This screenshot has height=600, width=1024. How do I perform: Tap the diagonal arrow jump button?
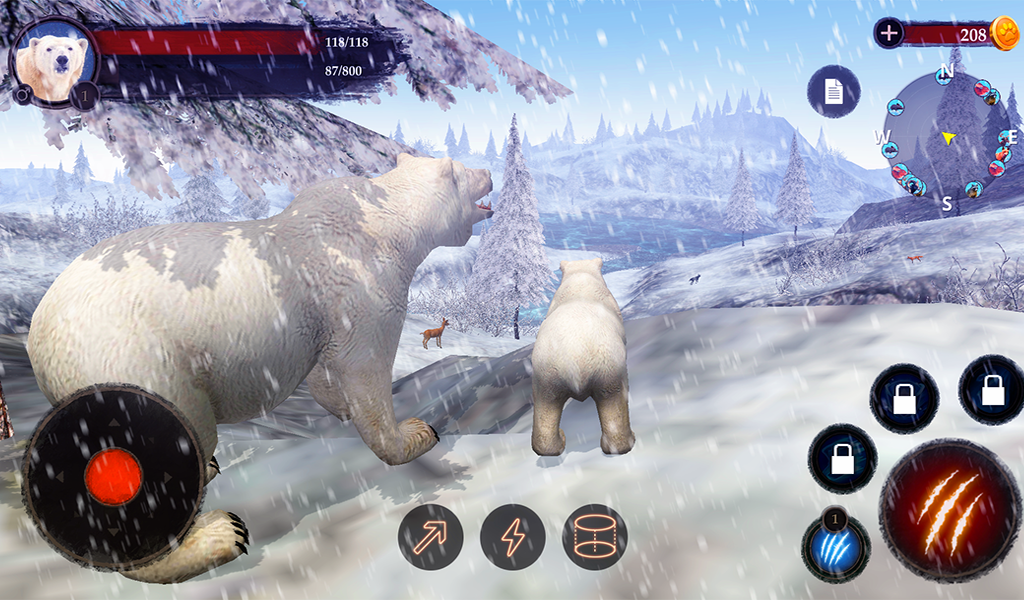click(430, 536)
